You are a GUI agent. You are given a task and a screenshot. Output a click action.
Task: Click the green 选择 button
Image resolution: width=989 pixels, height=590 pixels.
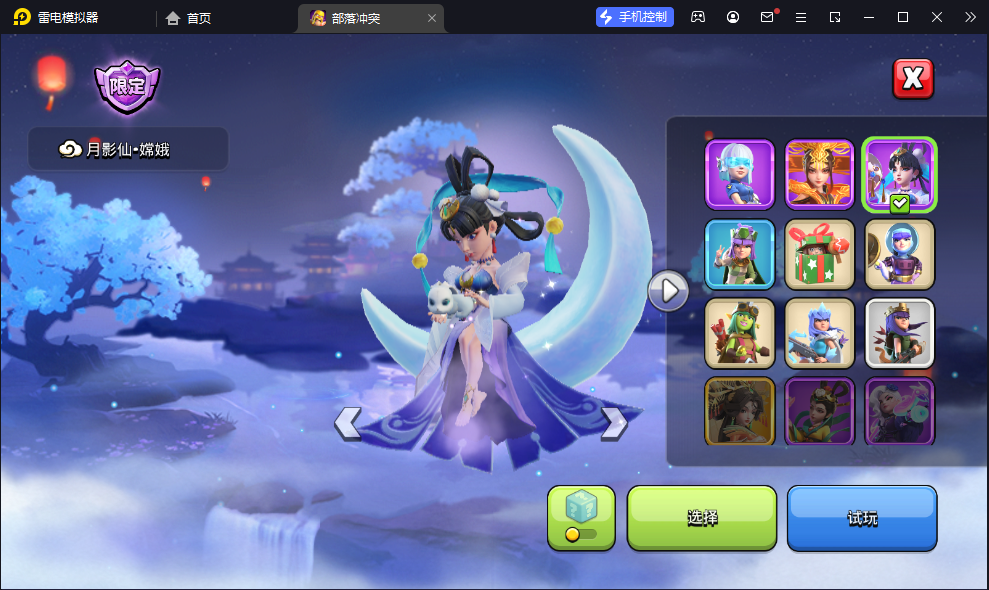click(702, 518)
